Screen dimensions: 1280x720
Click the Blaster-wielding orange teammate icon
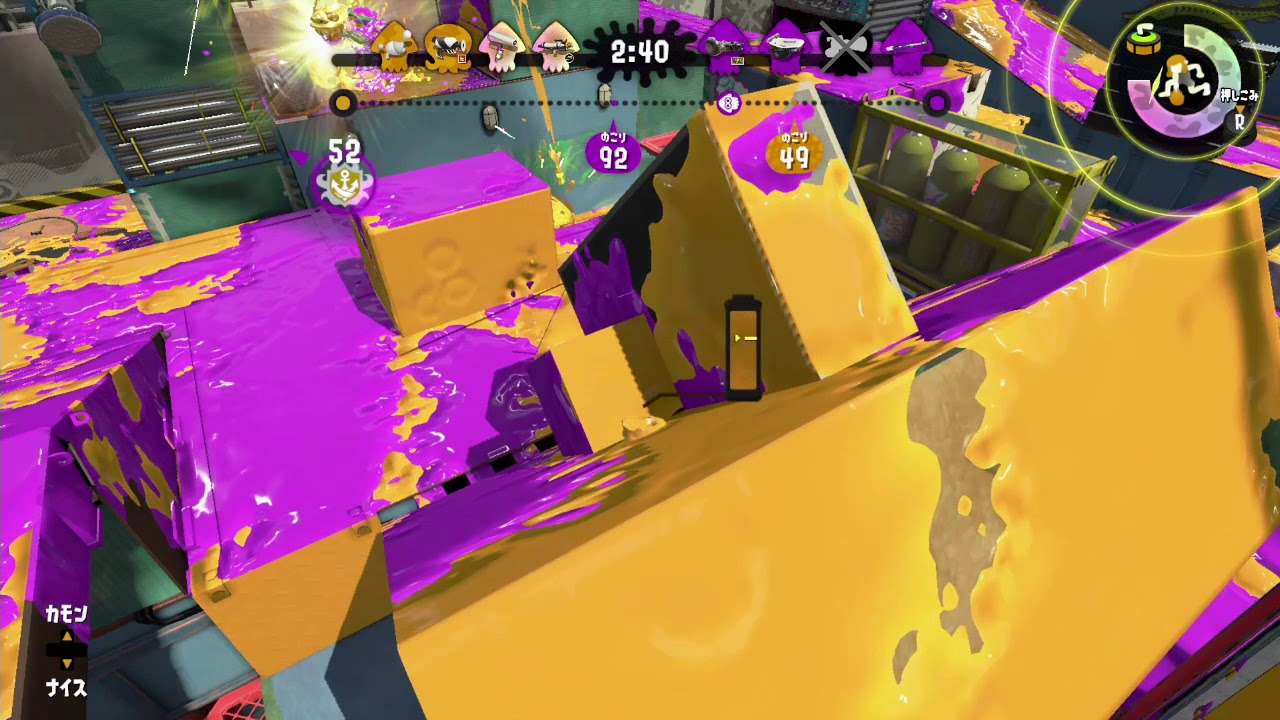(448, 48)
